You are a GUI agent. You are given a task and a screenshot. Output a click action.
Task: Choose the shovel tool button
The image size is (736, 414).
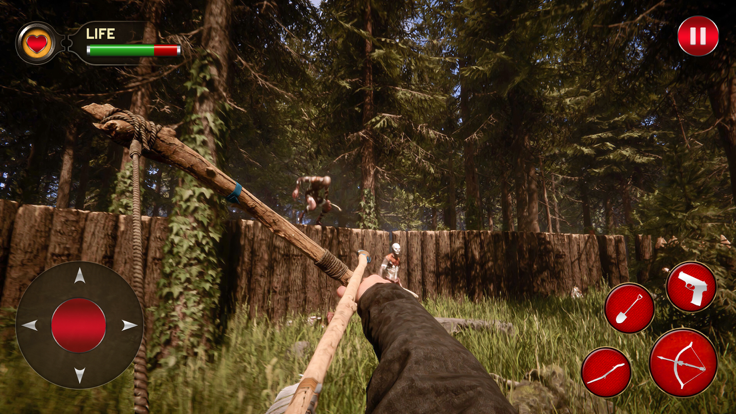629,308
